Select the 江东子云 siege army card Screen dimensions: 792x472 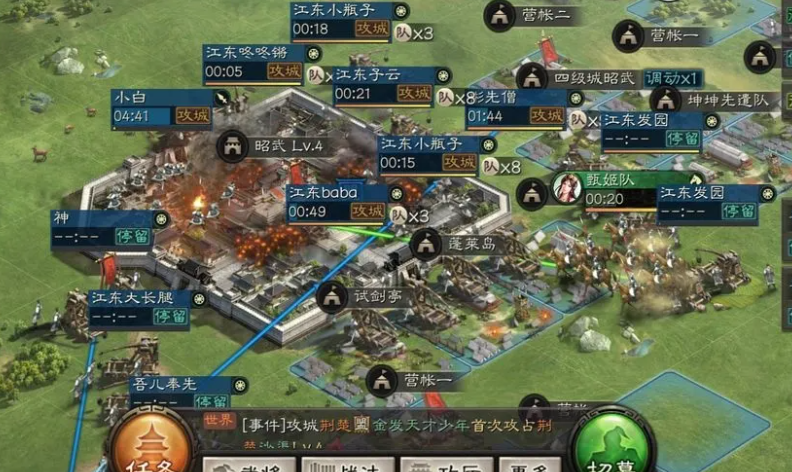pyautogui.click(x=383, y=85)
